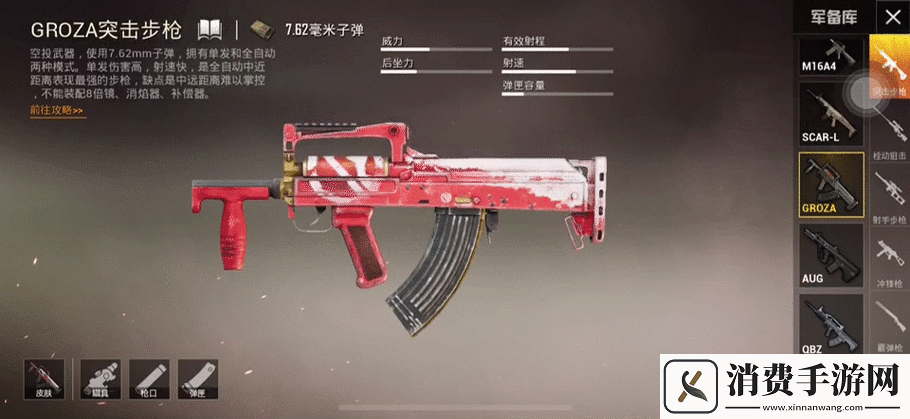This screenshot has height=419, width=910.
Task: Choose the SCAR-L weapon tile
Action: coord(831,114)
